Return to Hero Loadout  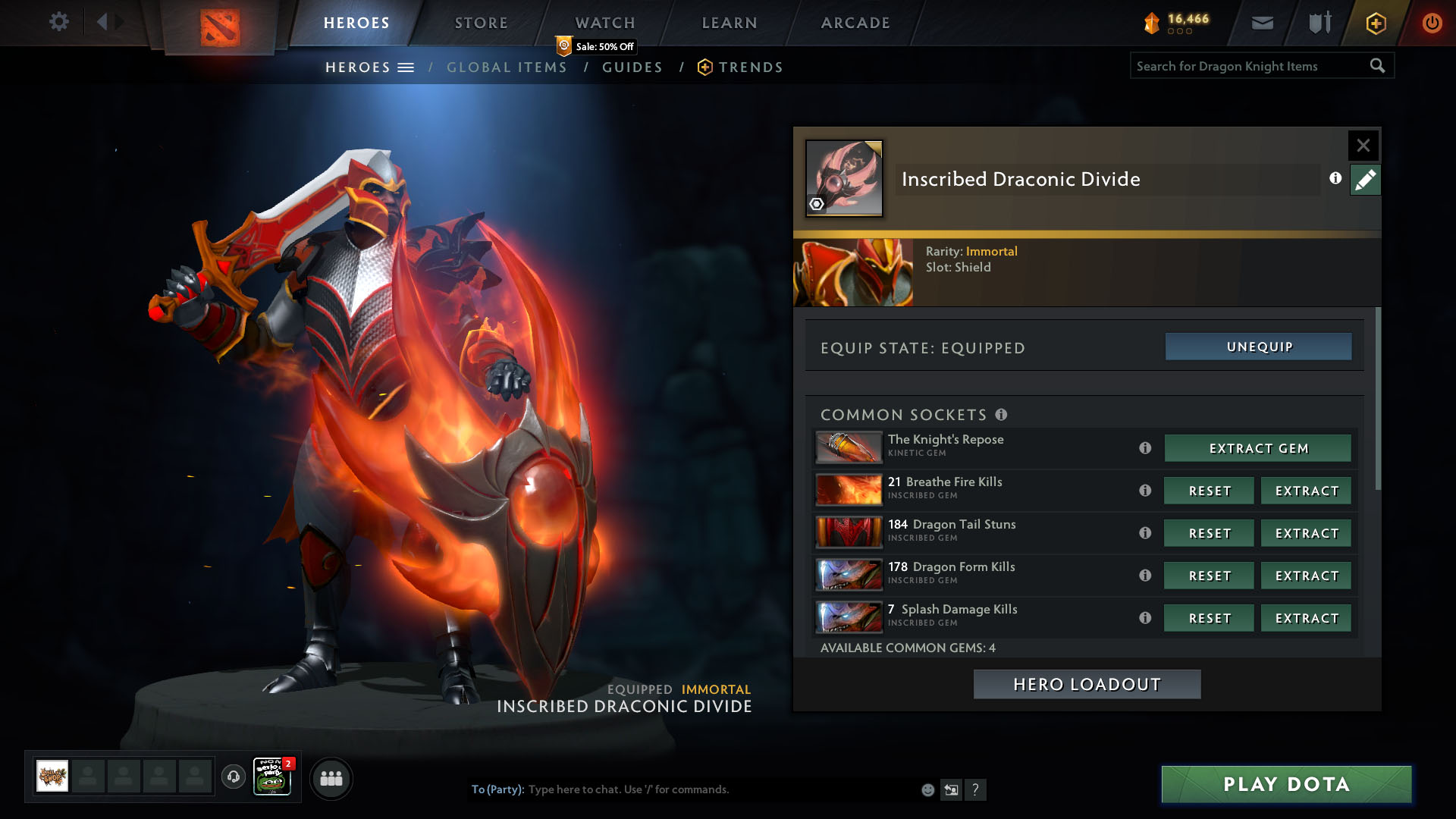coord(1087,684)
